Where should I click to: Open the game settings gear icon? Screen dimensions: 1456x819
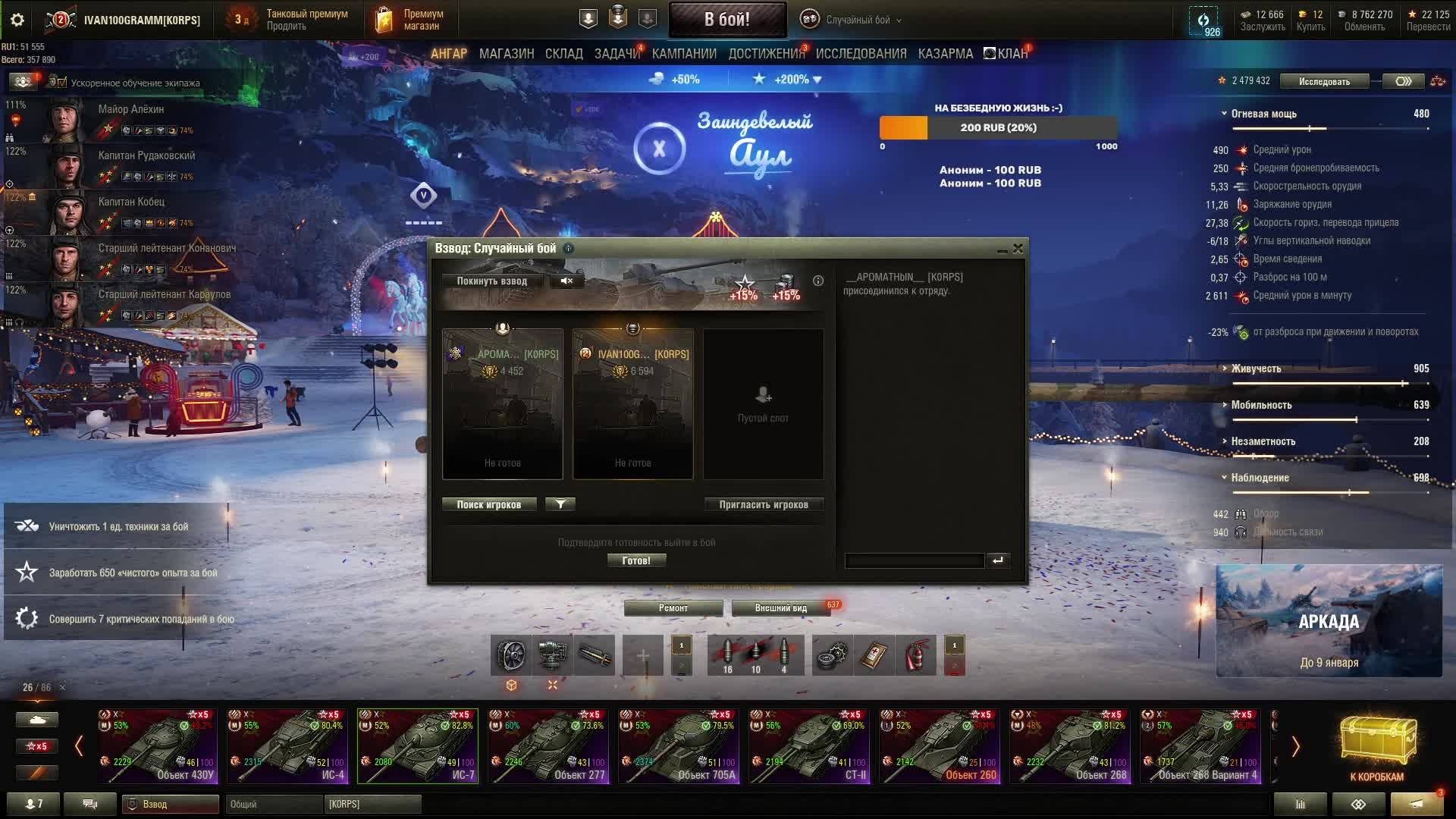[17, 20]
